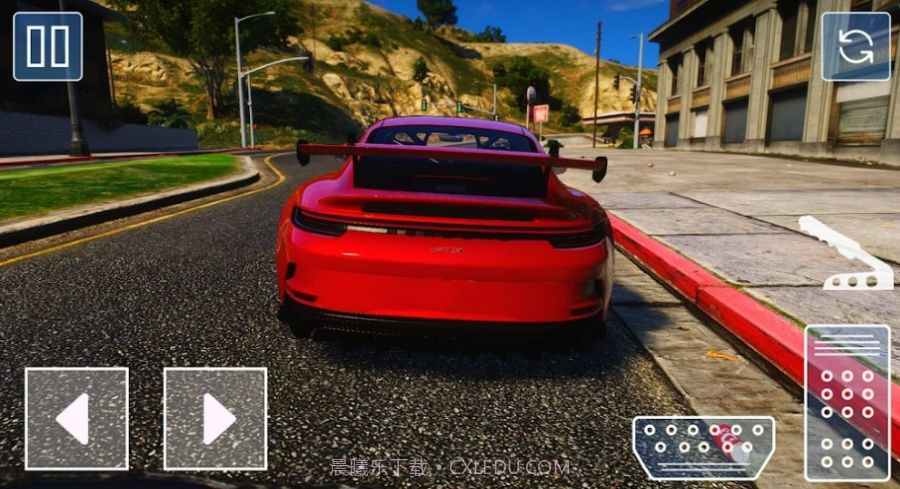Steer right with the right arrow button
This screenshot has height=489, width=900.
(215, 418)
